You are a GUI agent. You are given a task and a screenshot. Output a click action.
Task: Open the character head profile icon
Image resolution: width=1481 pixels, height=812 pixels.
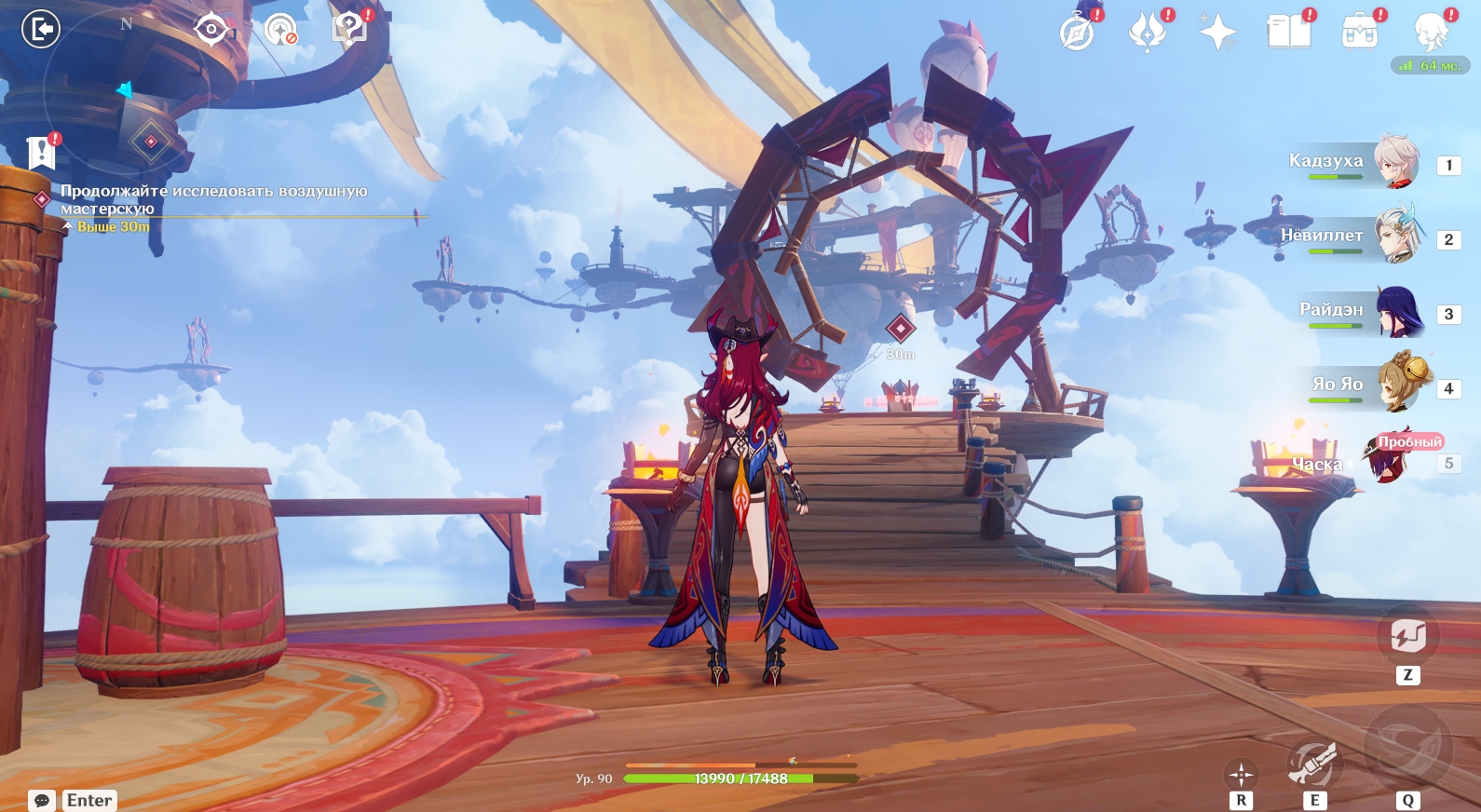(x=1430, y=33)
